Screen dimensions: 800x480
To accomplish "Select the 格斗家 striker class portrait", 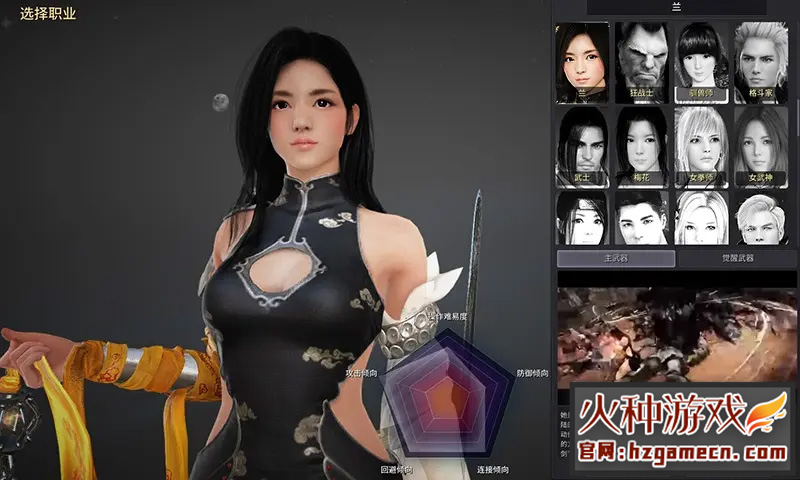I will click(x=760, y=61).
